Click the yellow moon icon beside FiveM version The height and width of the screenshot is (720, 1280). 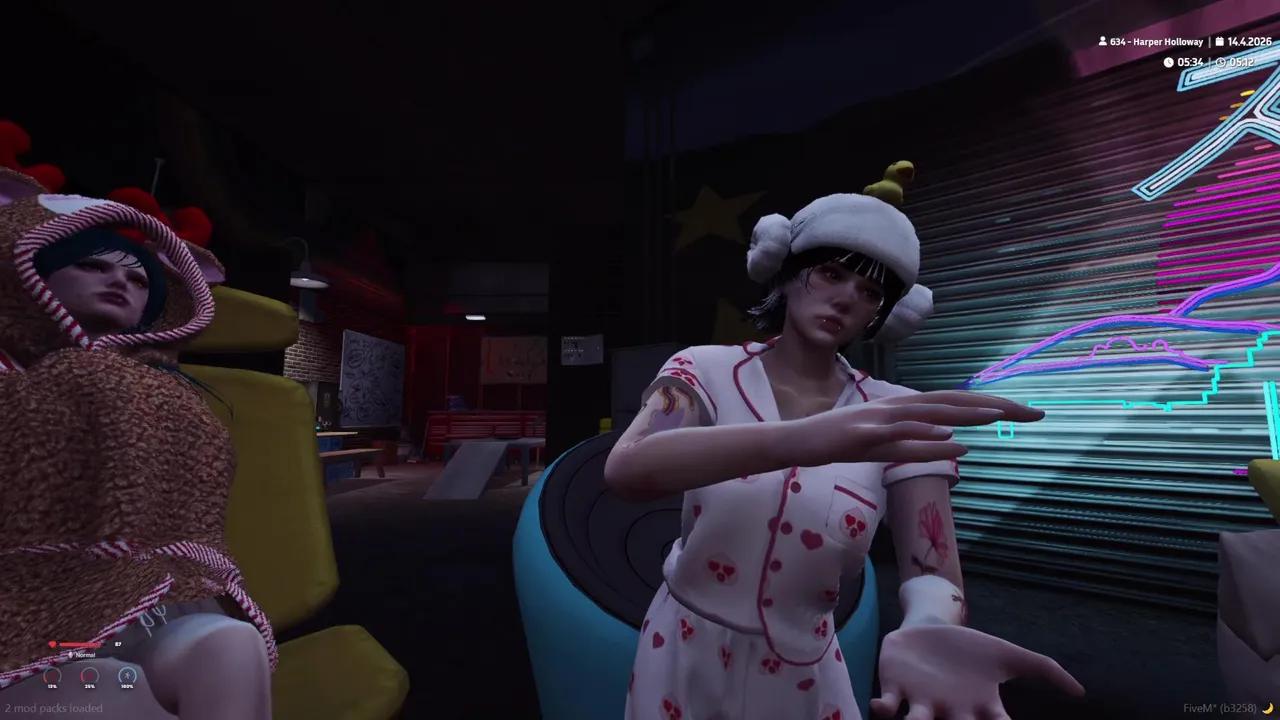point(1271,708)
